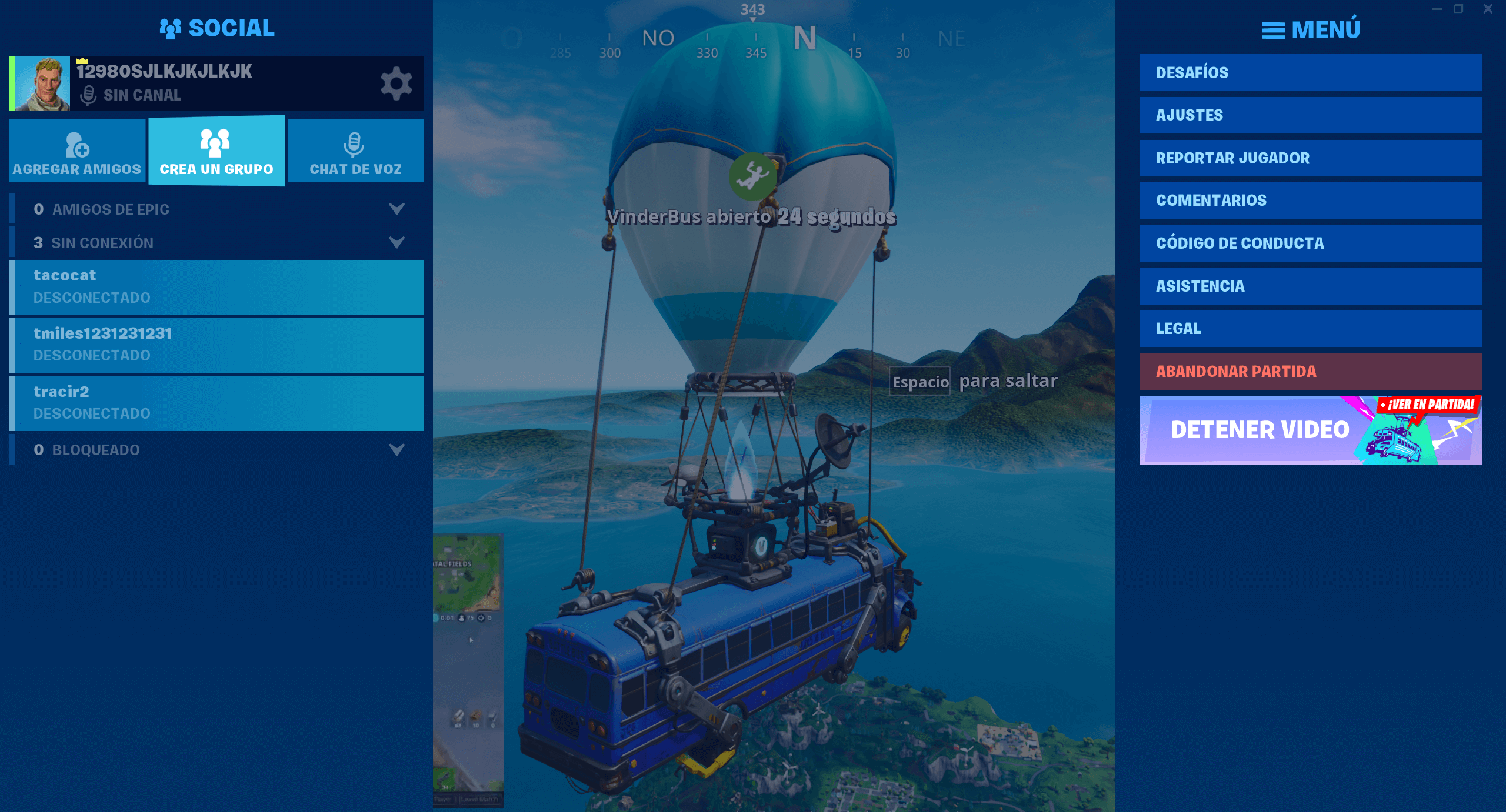Select DESAFÍOS from the menu
Screen dimensions: 1506x812
[1310, 72]
